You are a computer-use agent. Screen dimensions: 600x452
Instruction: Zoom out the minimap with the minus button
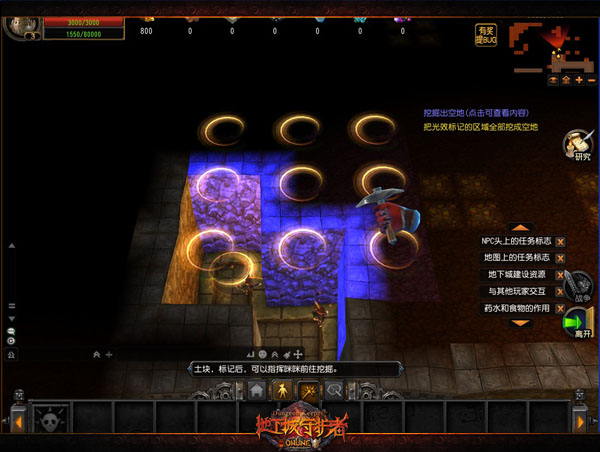pos(591,79)
